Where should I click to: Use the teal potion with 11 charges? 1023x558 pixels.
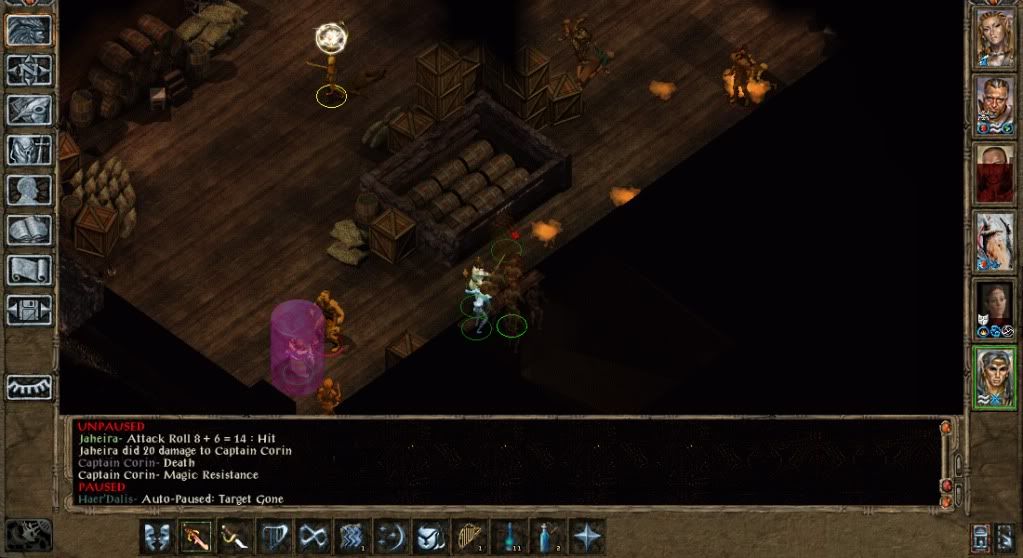coord(507,537)
